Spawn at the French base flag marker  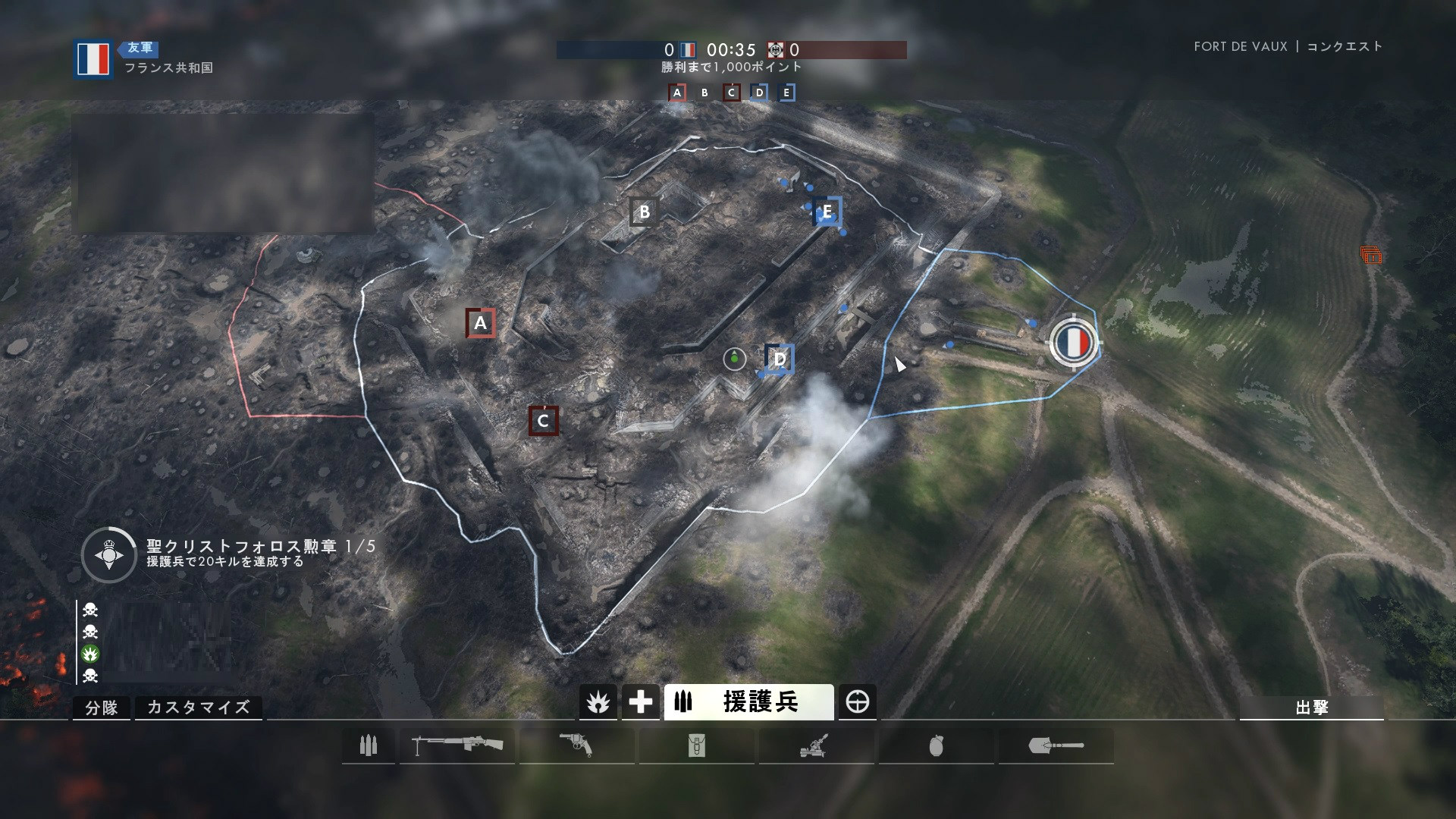(x=1073, y=342)
